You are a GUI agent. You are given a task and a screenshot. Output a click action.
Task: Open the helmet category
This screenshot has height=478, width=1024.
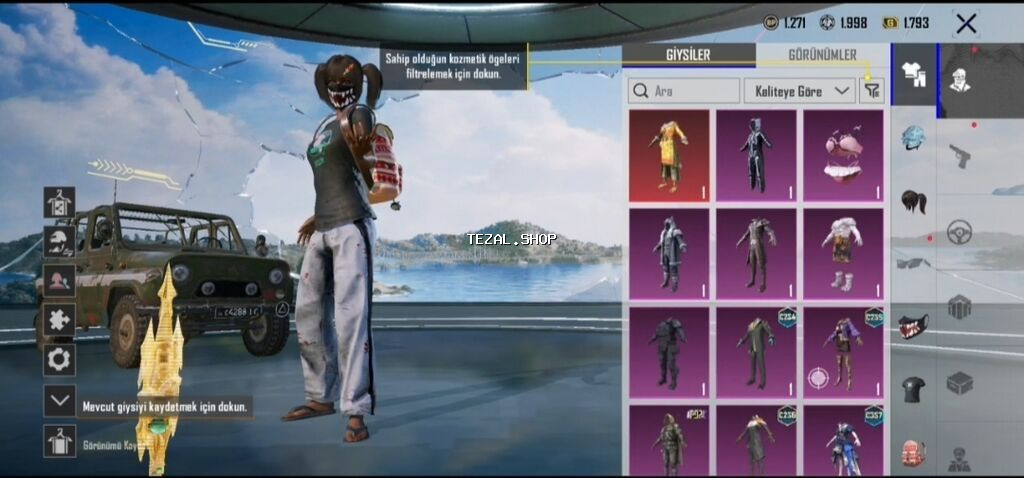tap(913, 137)
